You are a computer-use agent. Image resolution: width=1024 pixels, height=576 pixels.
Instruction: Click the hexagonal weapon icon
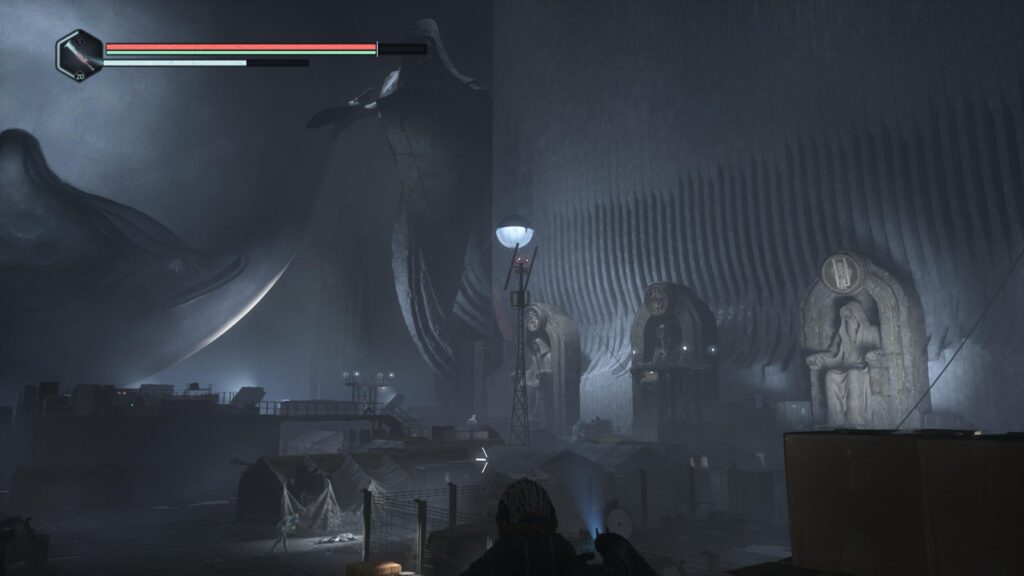tap(79, 54)
